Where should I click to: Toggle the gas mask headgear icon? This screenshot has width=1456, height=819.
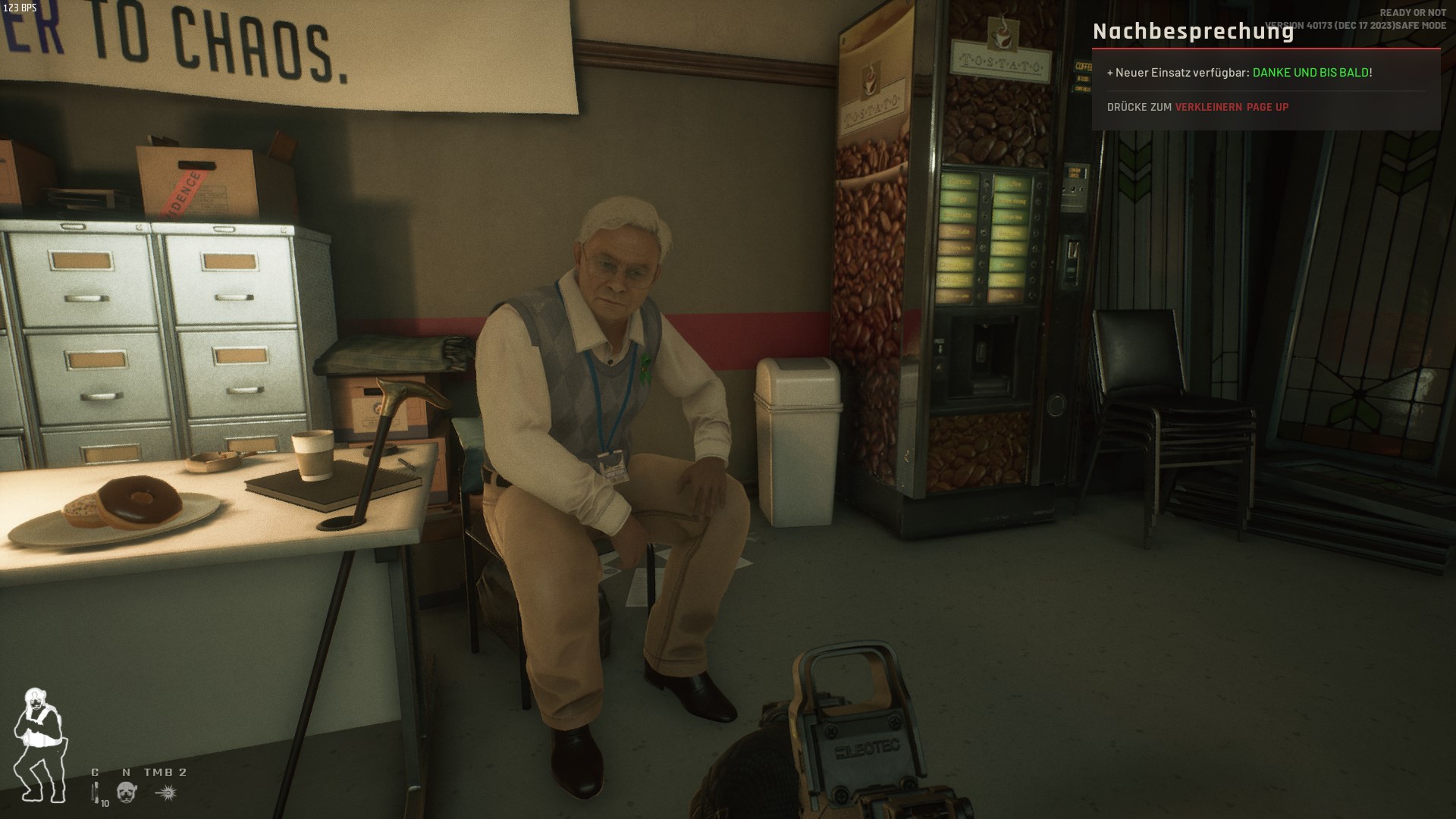[x=127, y=793]
